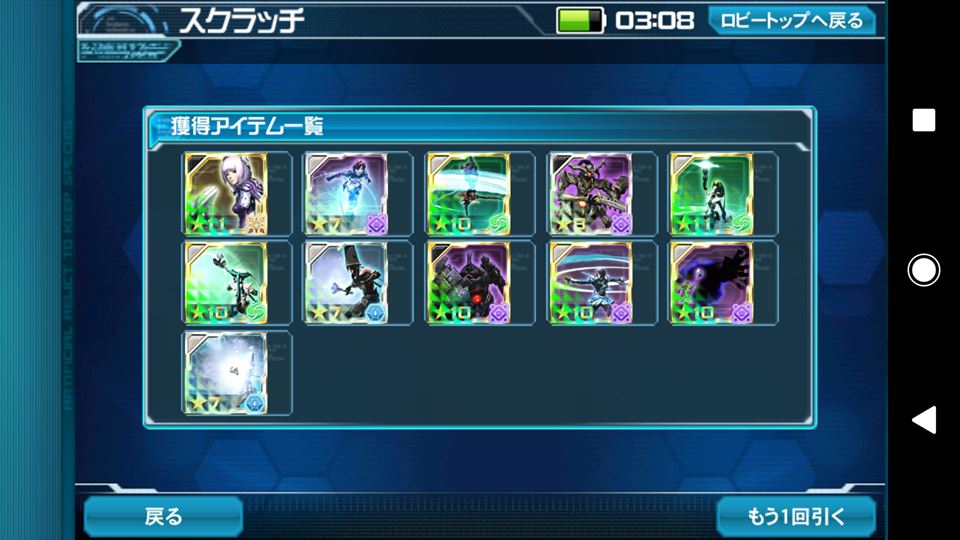Draw again with もう1回引く
The height and width of the screenshot is (540, 960).
796,516
